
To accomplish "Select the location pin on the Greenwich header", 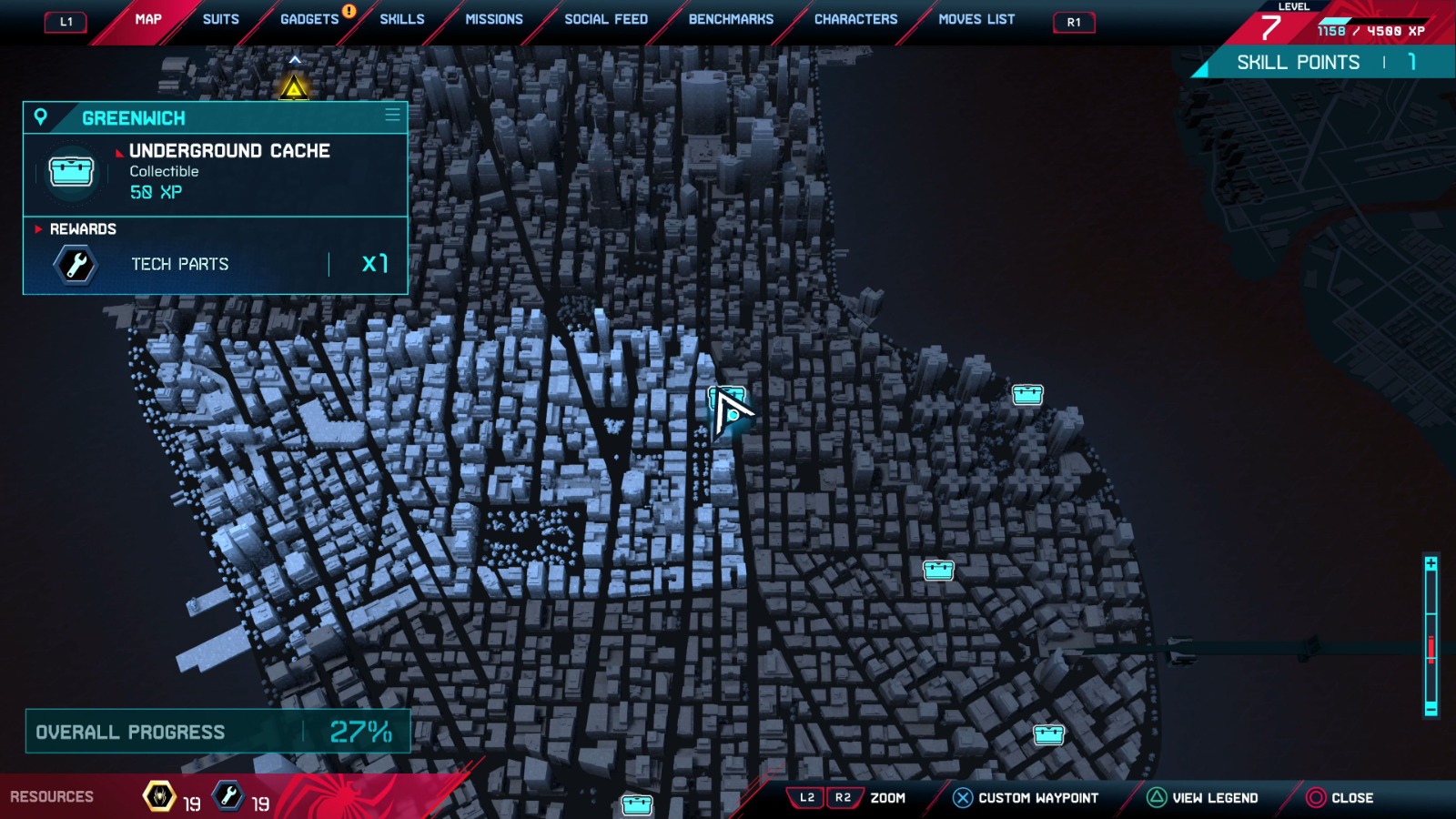I will tap(40, 117).
